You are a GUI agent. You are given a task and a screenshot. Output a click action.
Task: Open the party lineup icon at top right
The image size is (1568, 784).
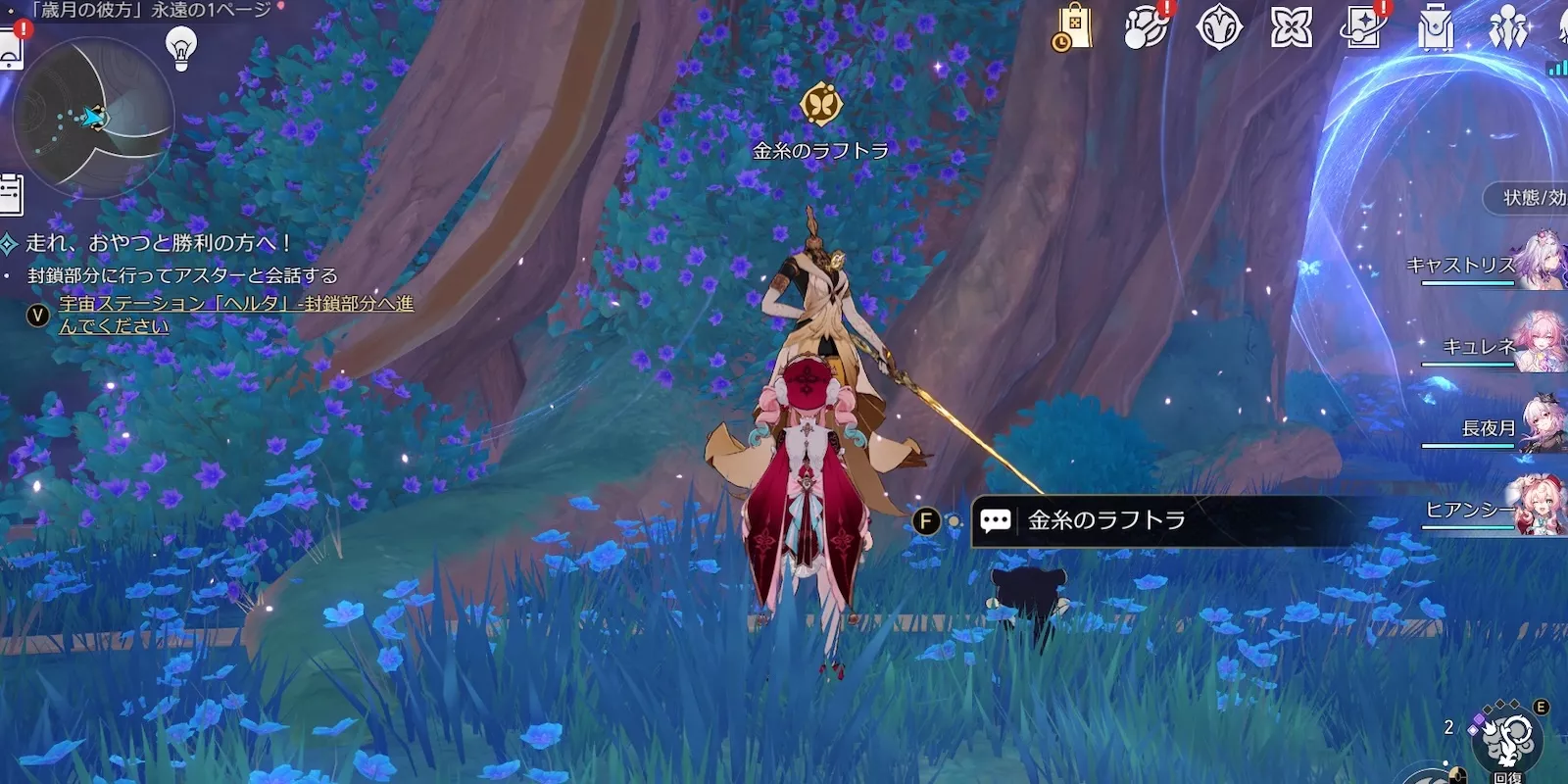[x=1508, y=27]
